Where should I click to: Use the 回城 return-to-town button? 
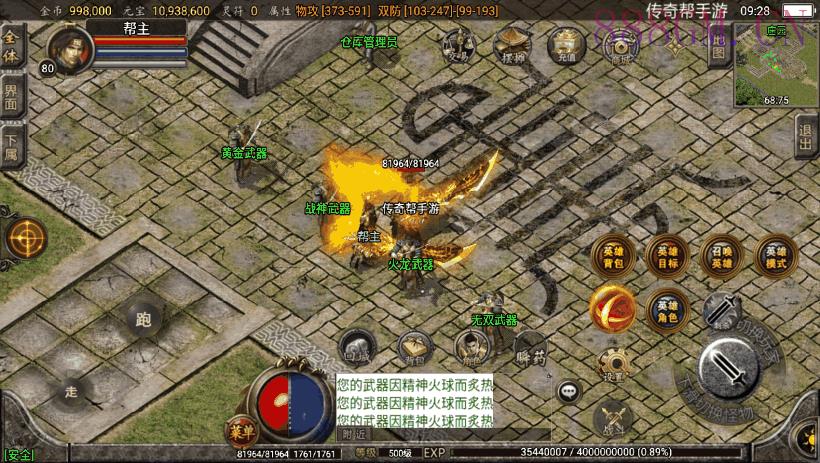pyautogui.click(x=355, y=345)
